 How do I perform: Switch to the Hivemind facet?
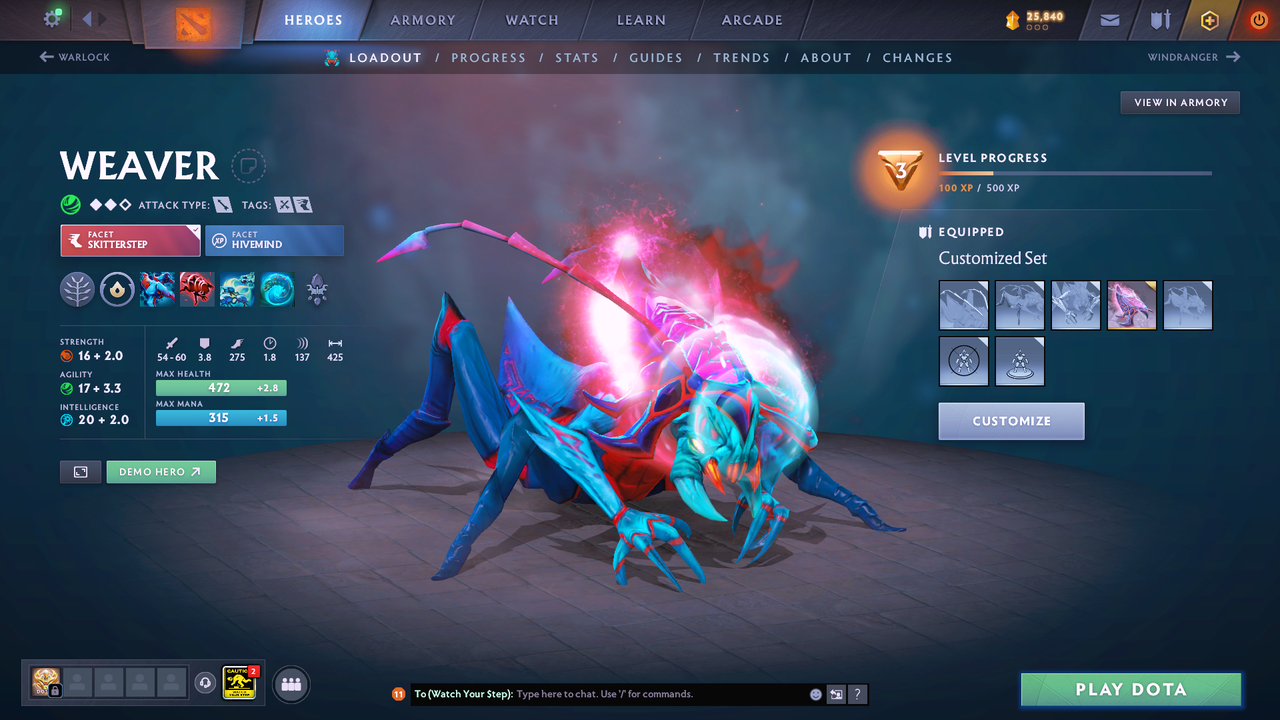point(274,240)
